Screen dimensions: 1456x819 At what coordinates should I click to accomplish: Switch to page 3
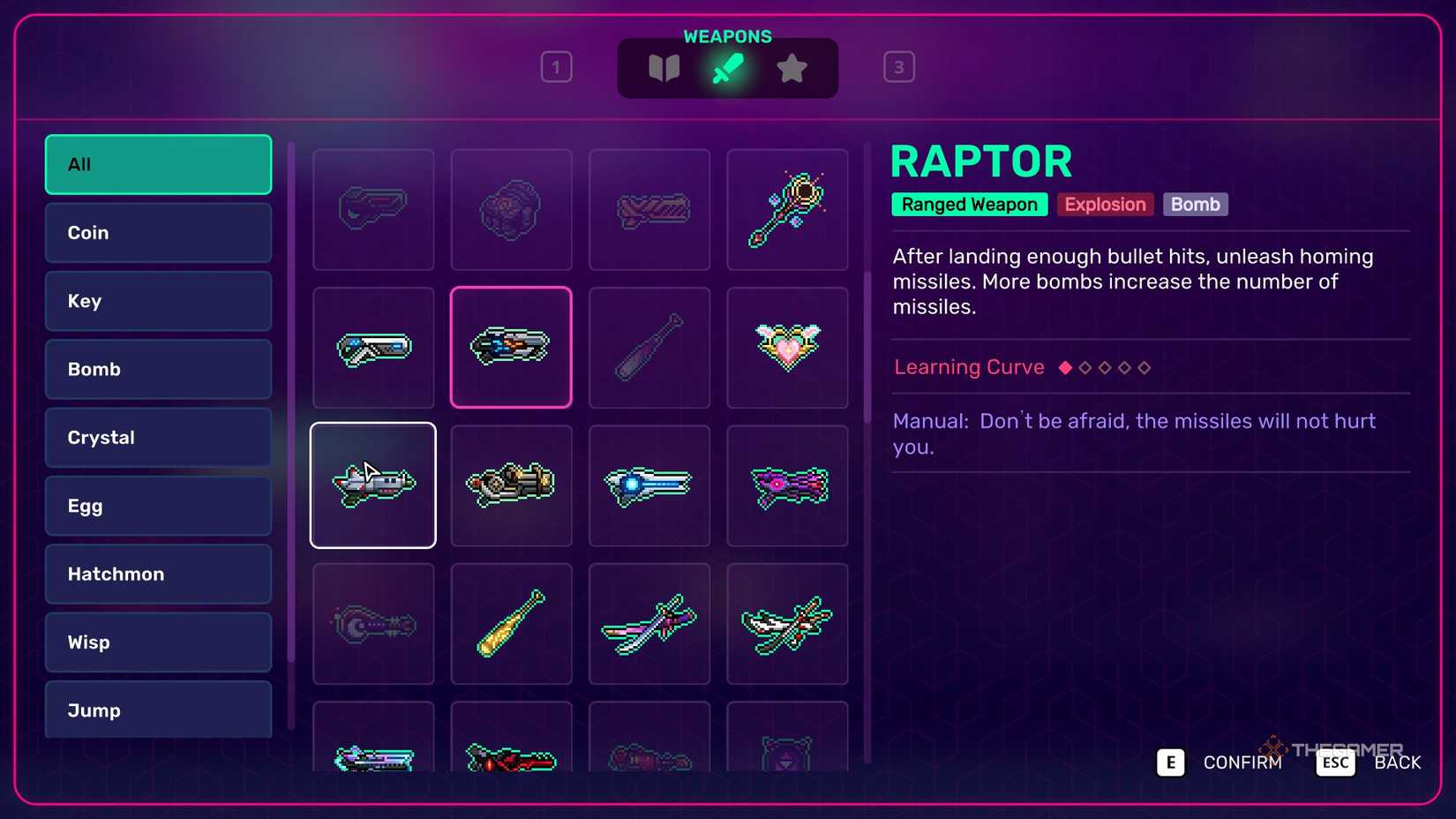899,66
